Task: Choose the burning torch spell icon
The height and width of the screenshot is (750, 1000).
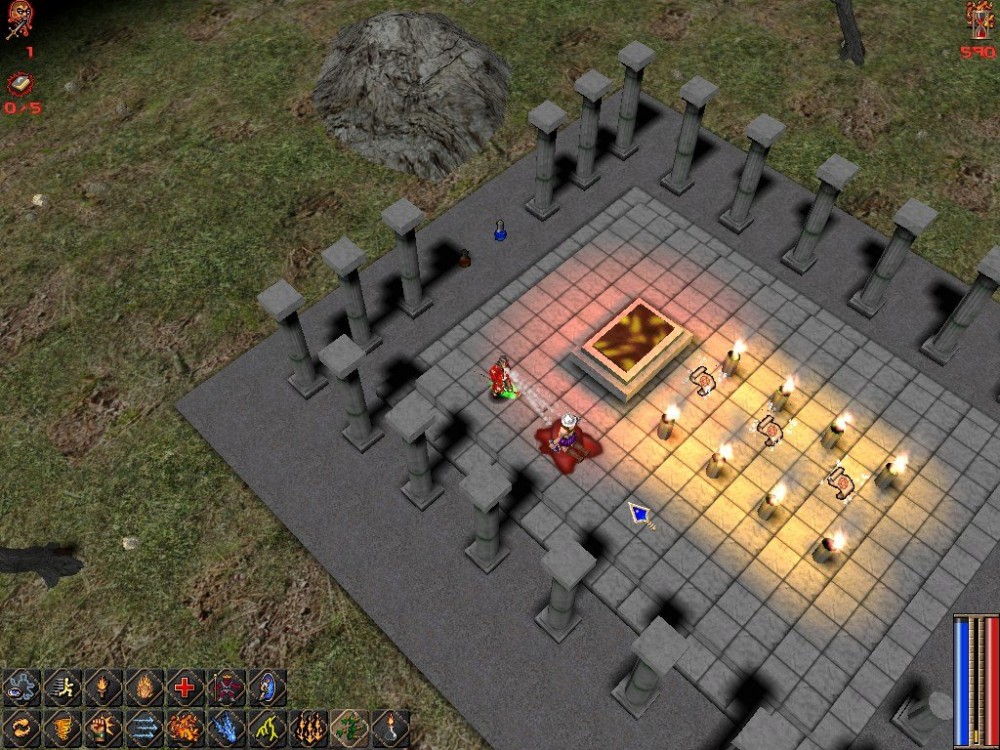Action: pyautogui.click(x=103, y=688)
